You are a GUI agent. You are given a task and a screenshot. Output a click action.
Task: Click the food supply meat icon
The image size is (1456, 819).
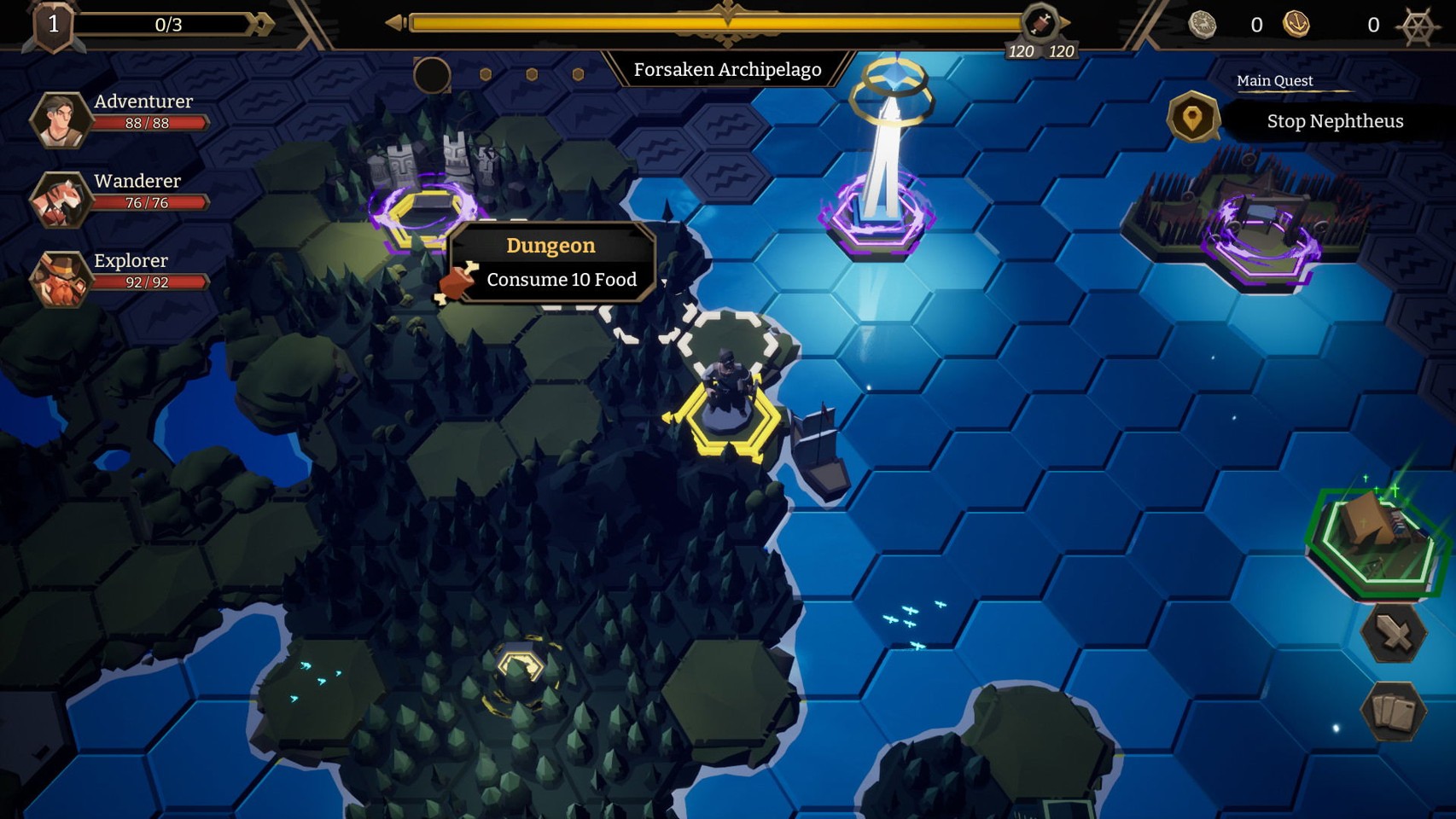click(1040, 22)
